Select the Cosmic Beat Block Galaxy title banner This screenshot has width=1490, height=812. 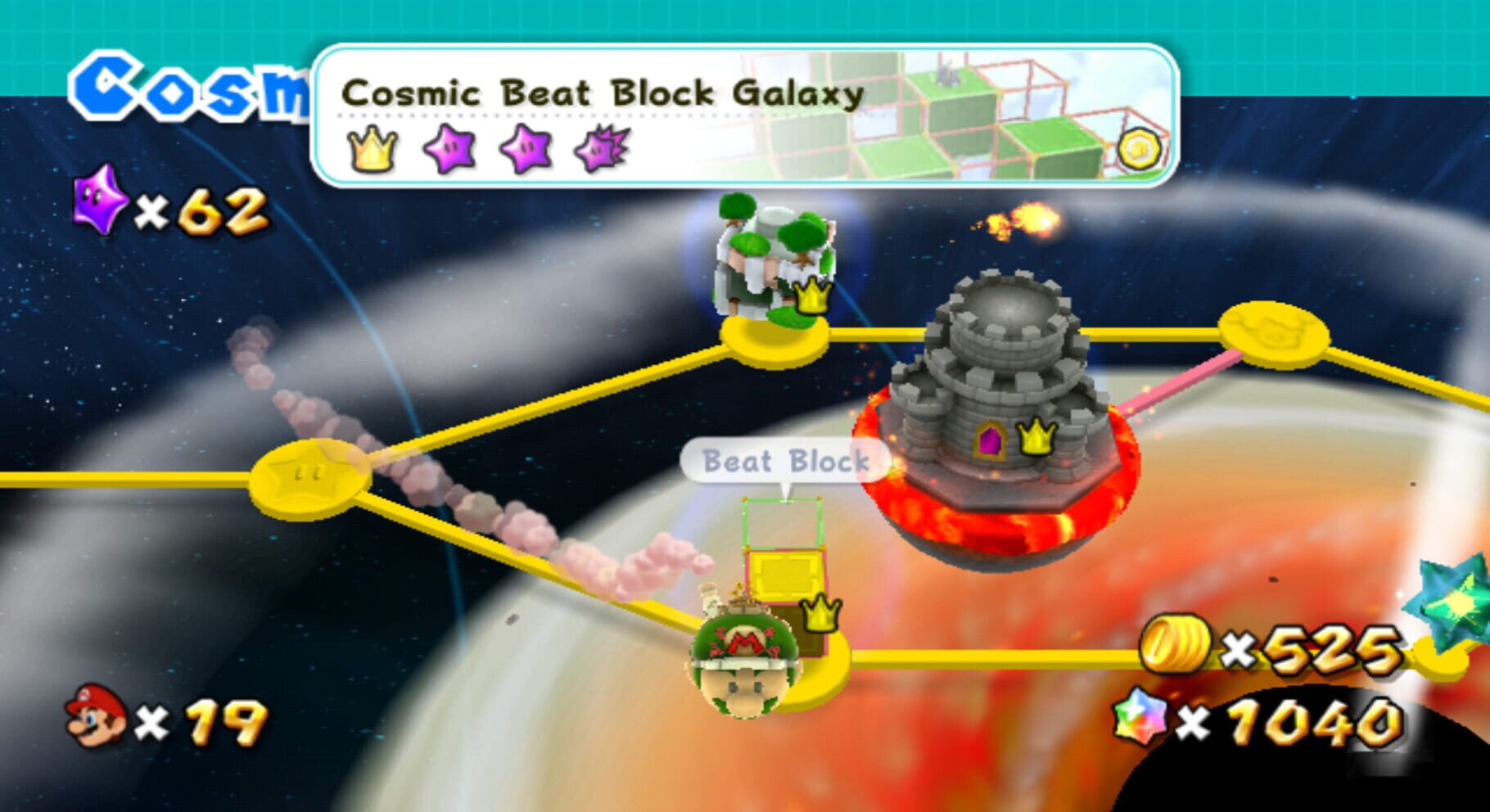click(602, 94)
